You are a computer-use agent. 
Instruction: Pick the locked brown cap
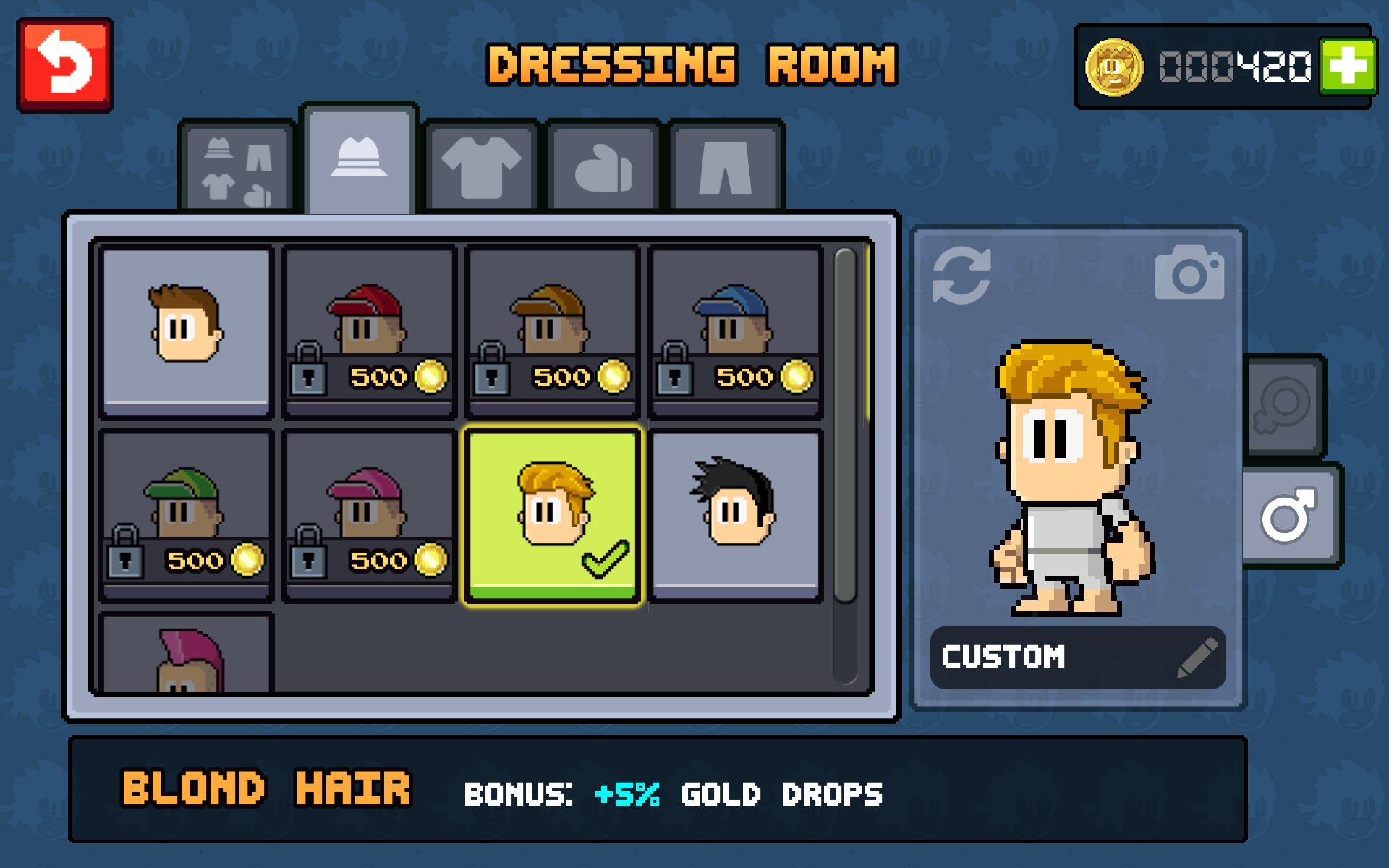(x=553, y=331)
